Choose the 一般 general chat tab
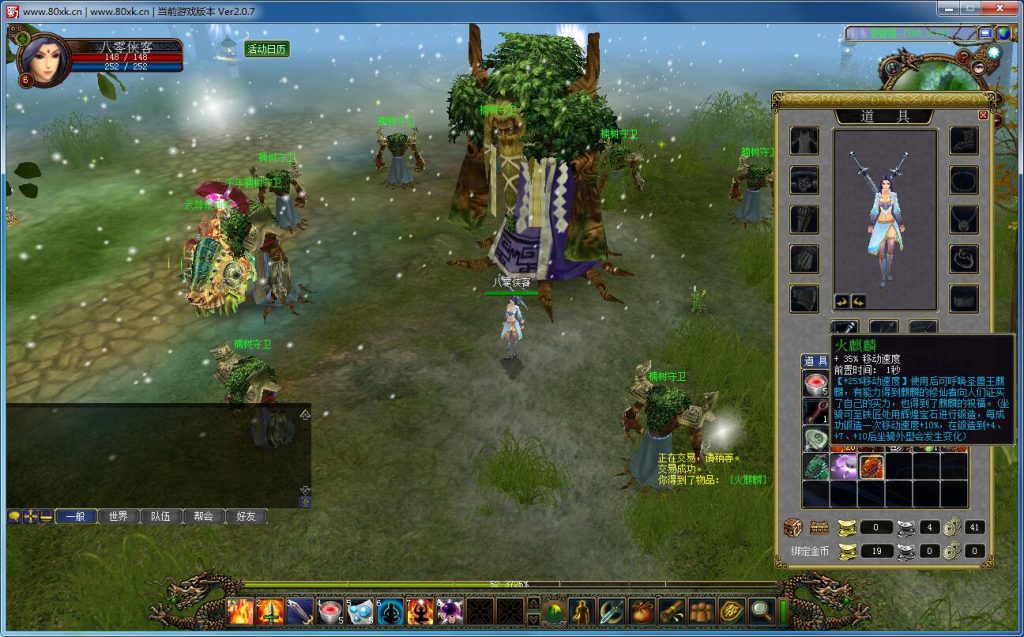 tap(76, 517)
